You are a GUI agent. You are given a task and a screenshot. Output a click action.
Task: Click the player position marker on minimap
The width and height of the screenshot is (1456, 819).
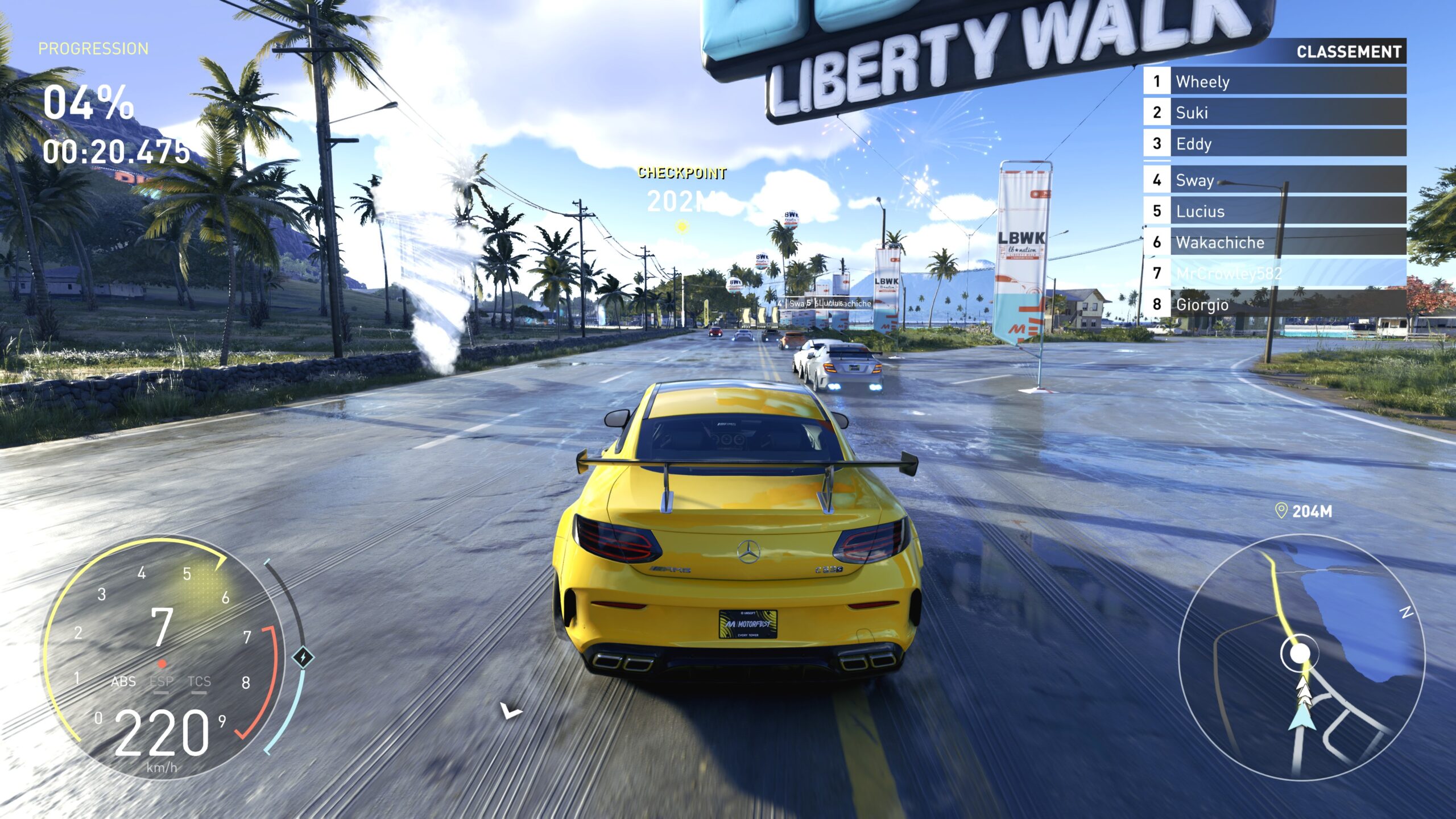(1300, 654)
